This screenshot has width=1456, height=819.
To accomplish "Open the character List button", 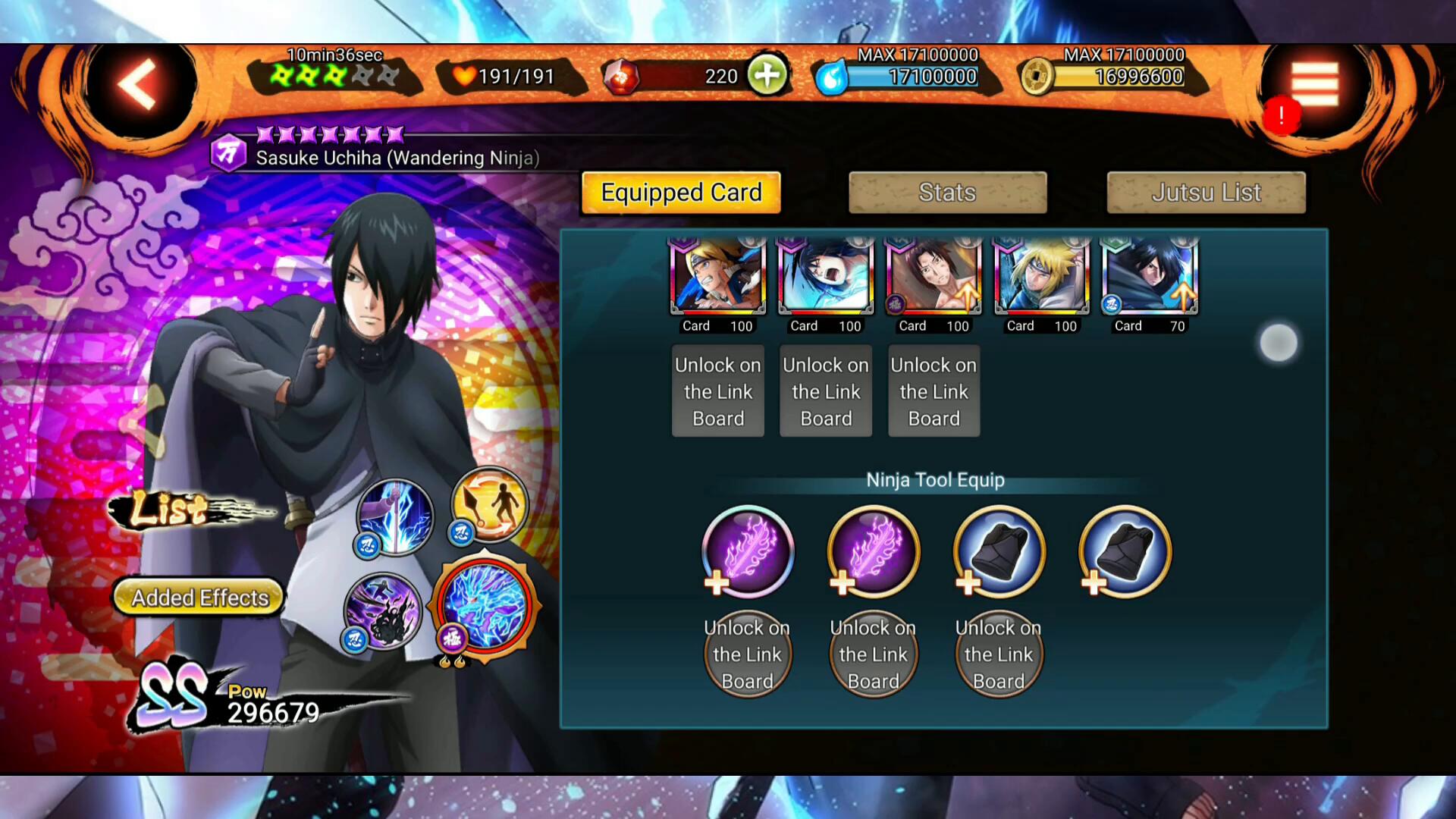I will pos(171,510).
